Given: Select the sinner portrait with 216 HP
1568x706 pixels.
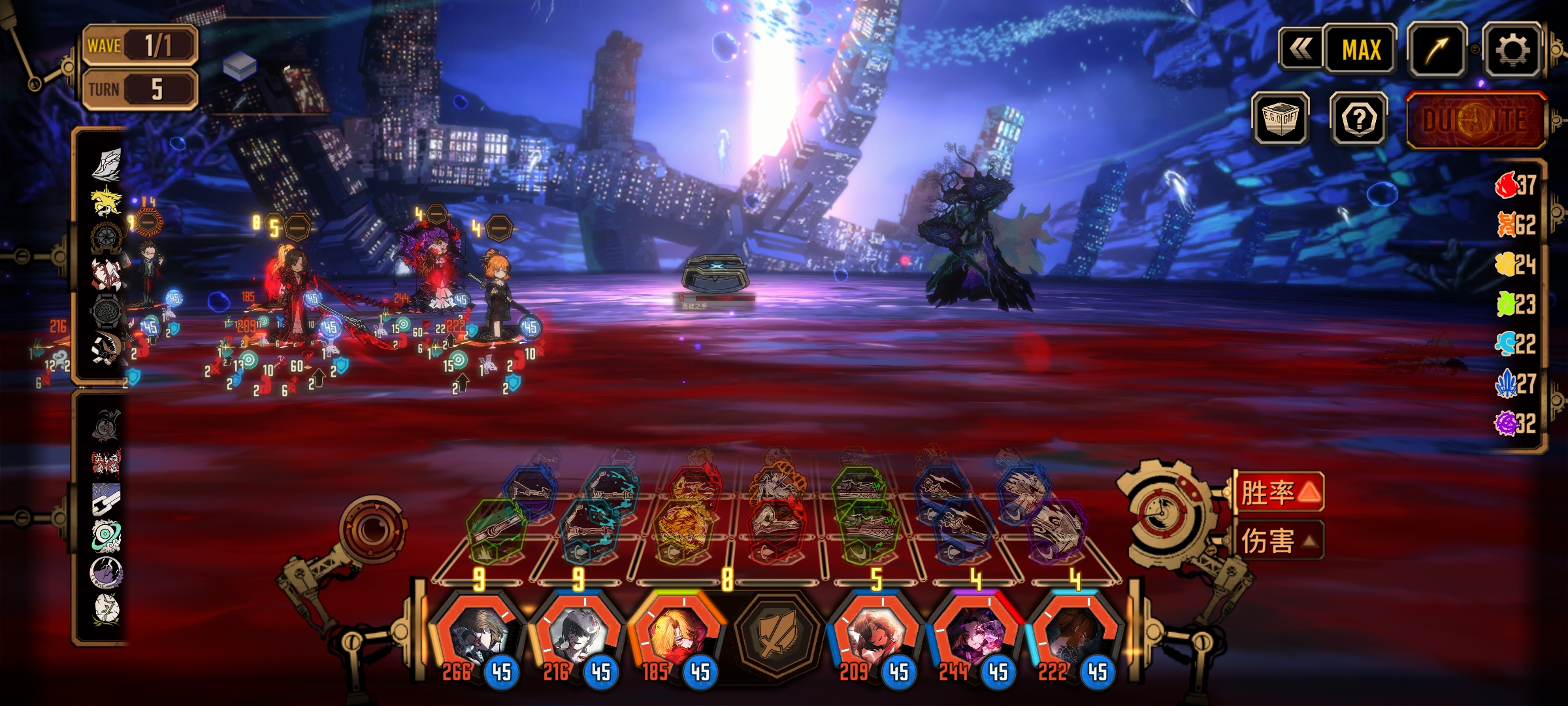Looking at the screenshot, I should (x=578, y=634).
